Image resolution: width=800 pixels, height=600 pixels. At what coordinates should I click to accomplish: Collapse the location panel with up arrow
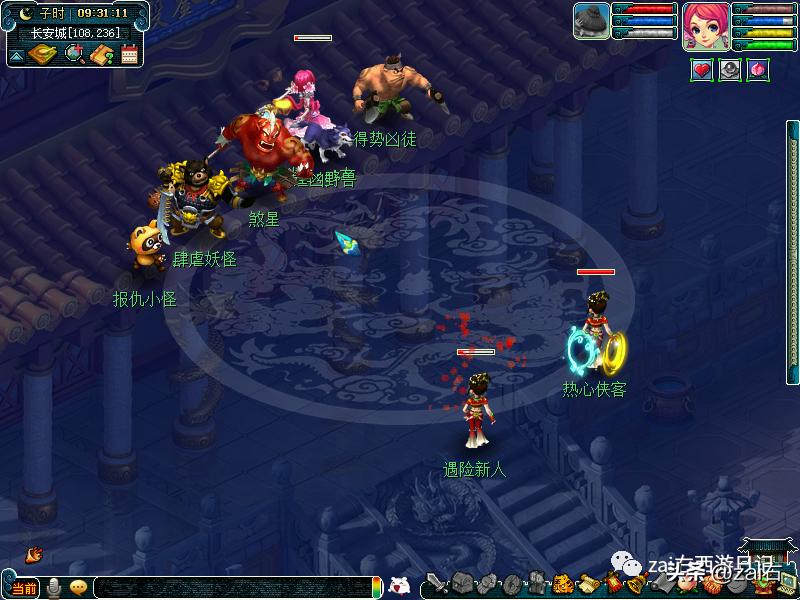(x=16, y=55)
